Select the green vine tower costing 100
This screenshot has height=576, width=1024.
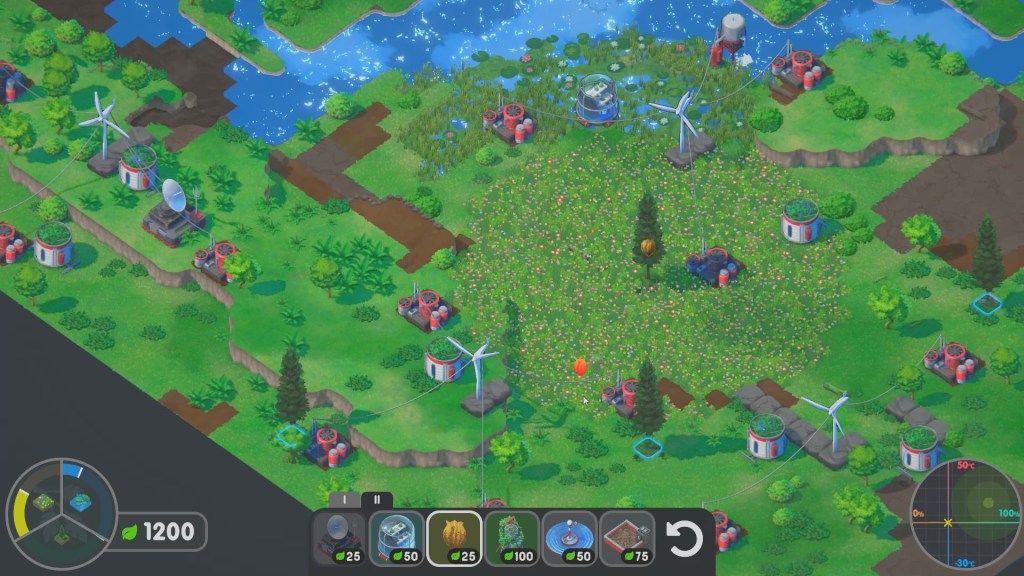pos(512,540)
